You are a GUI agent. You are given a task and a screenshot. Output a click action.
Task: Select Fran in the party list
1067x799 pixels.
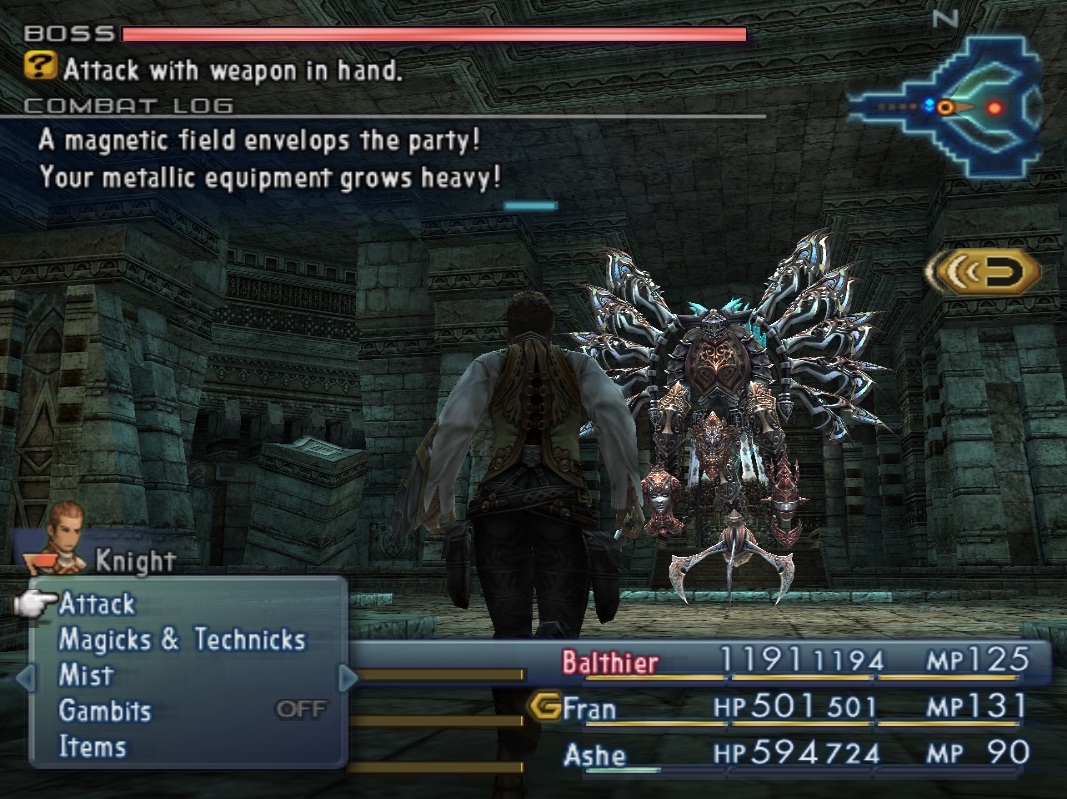pos(589,709)
